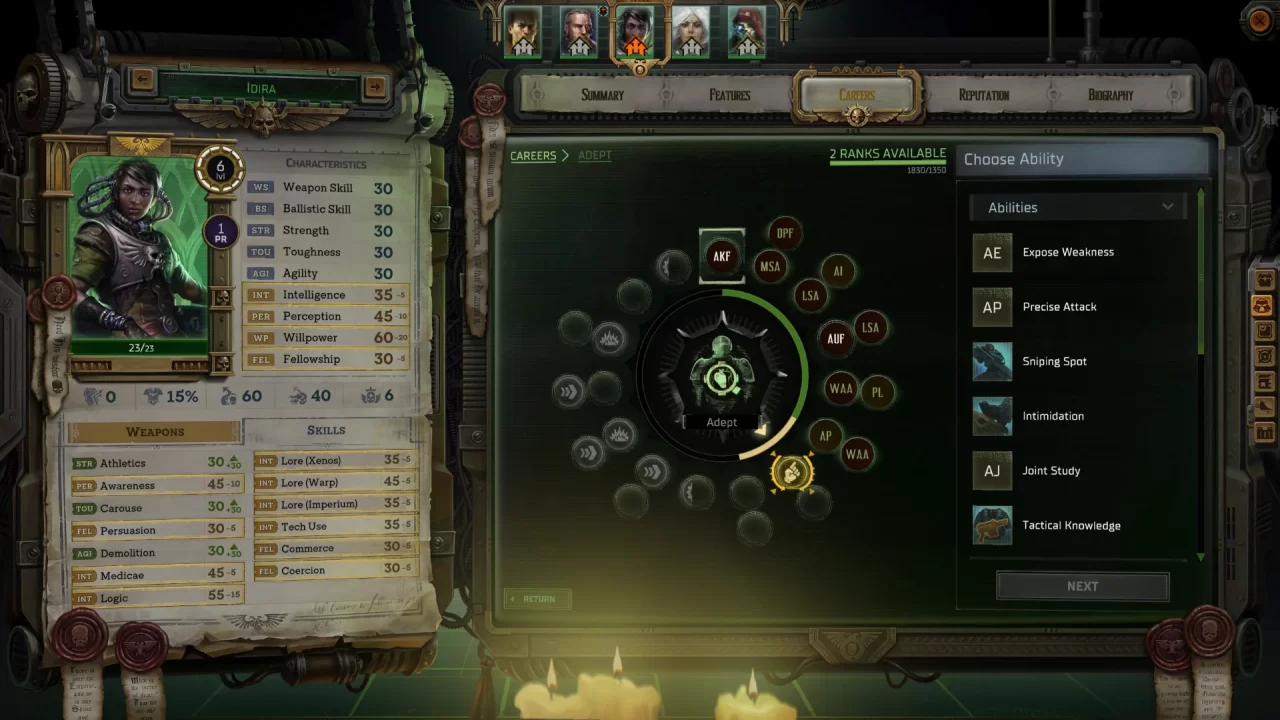1280x720 pixels.
Task: Select the glowing golden rank node
Action: pos(792,473)
